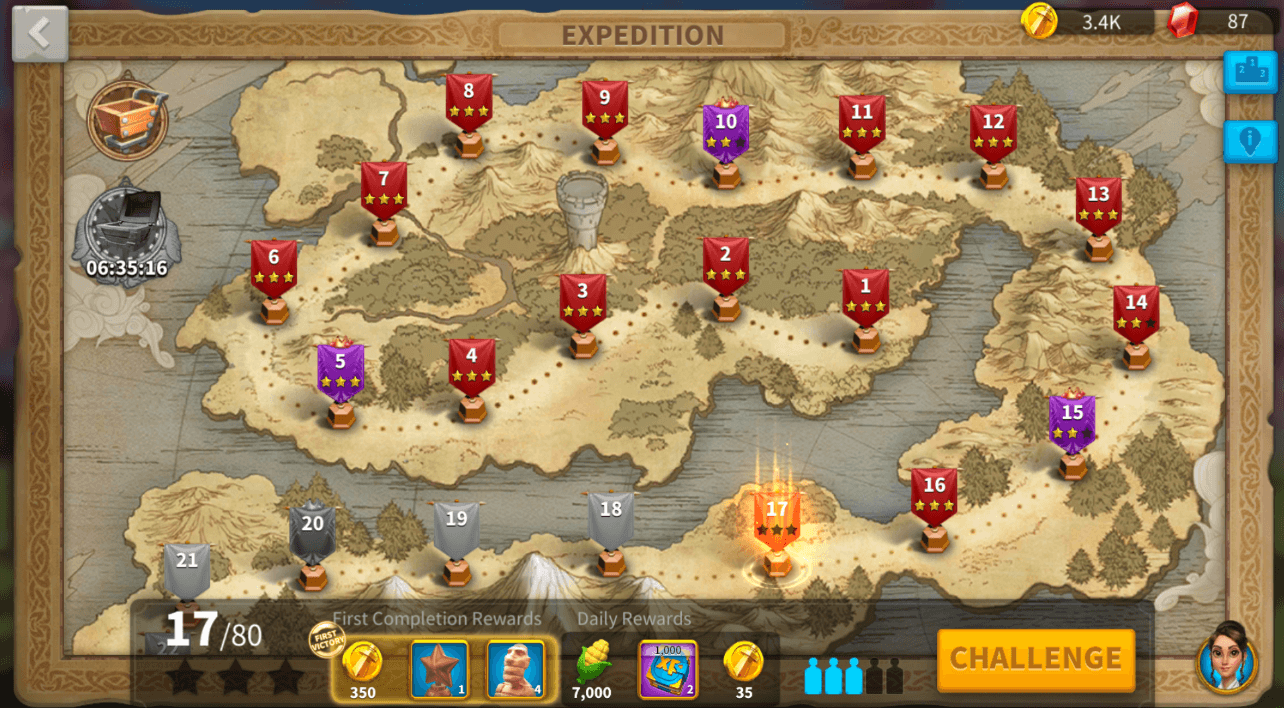Viewport: 1284px width, 708px height.
Task: Inspect the stone statue reward icon
Action: [x=515, y=669]
